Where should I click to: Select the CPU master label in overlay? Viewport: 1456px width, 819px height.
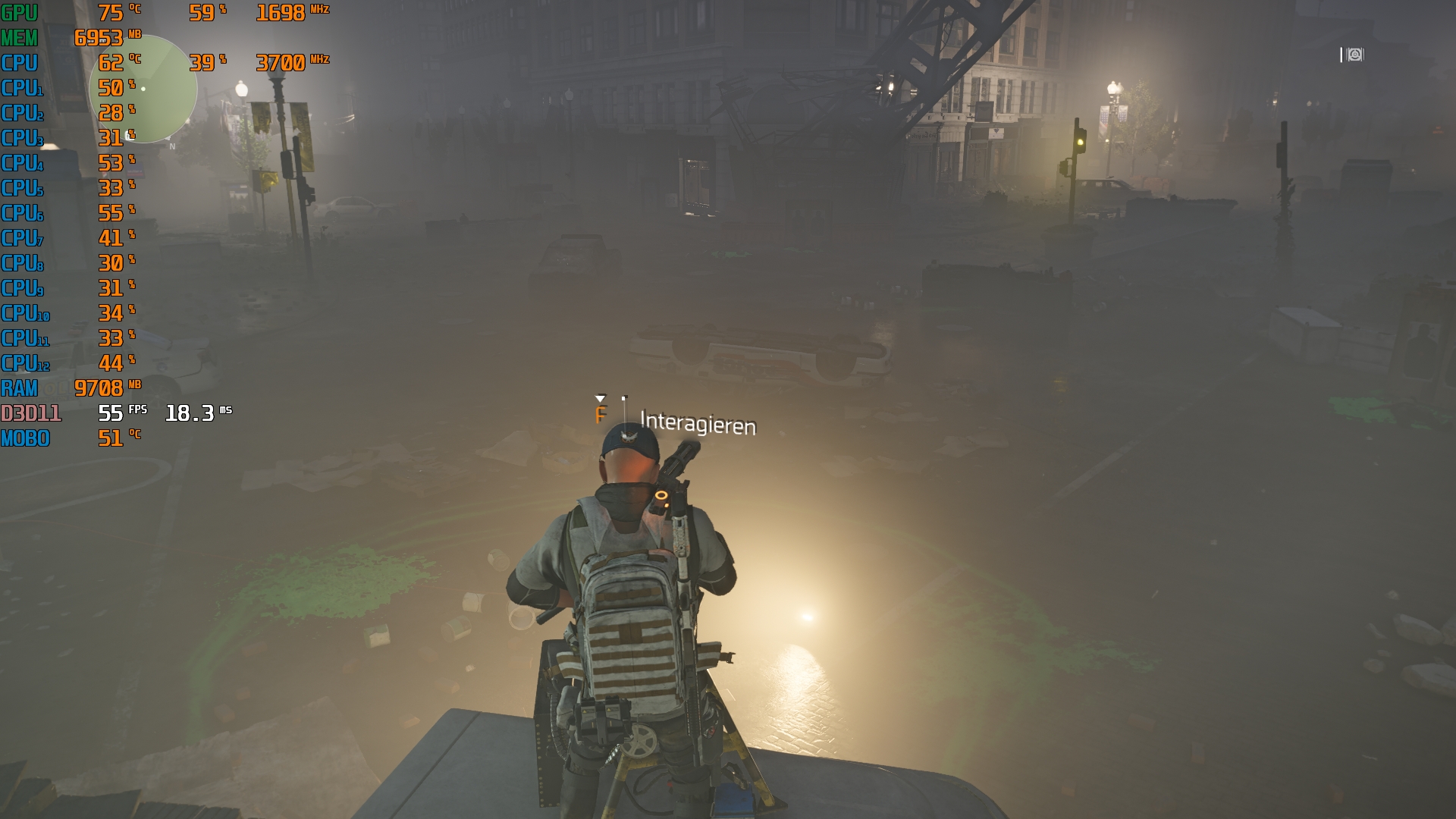(x=20, y=63)
